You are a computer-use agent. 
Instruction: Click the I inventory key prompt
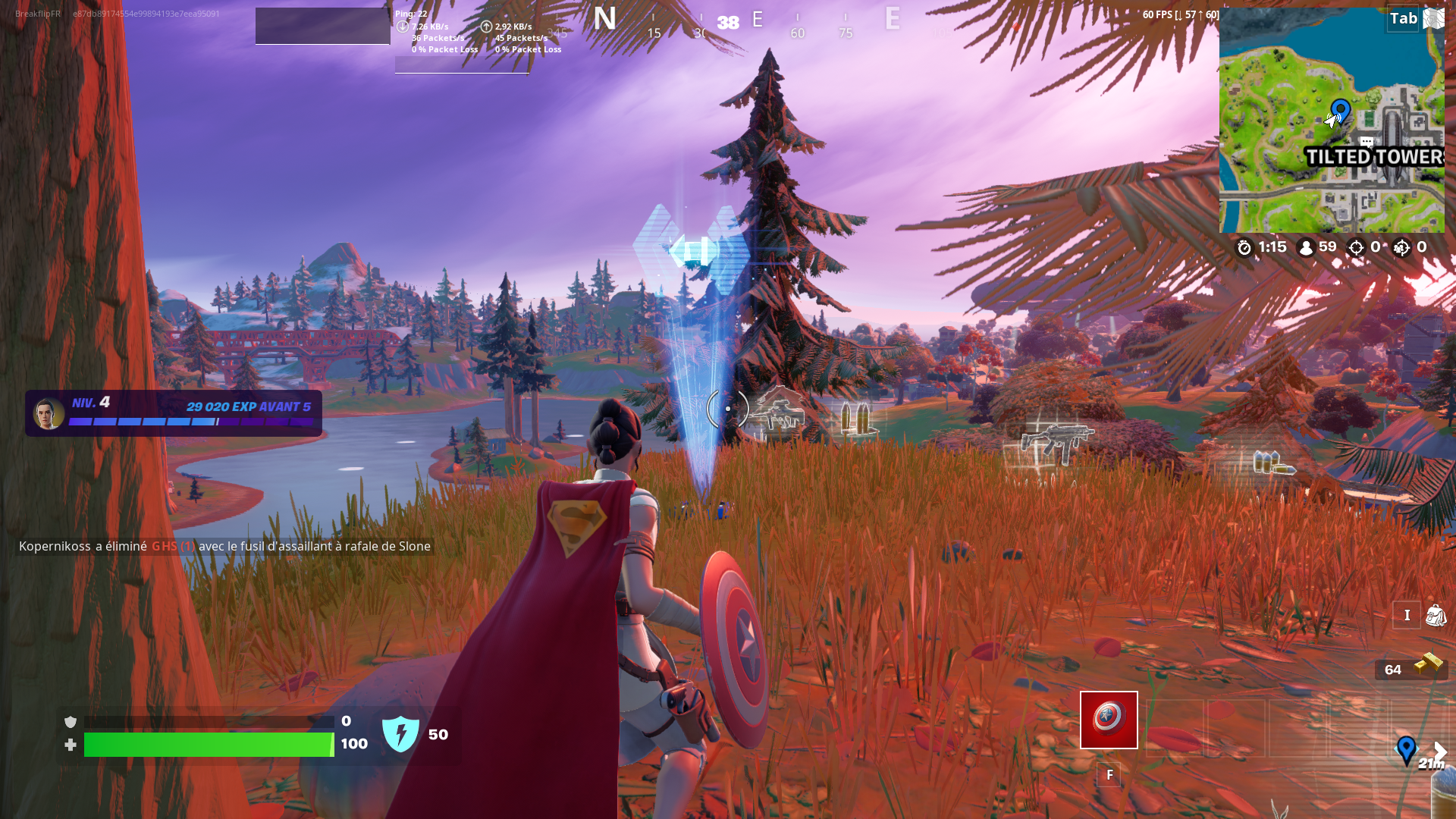coord(1407,615)
